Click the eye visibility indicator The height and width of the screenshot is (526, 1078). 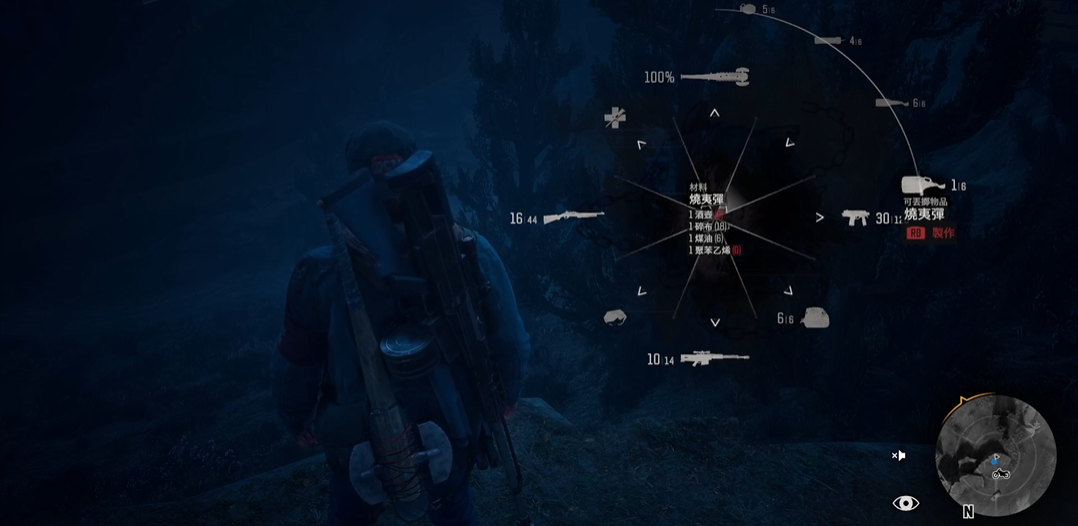click(905, 503)
